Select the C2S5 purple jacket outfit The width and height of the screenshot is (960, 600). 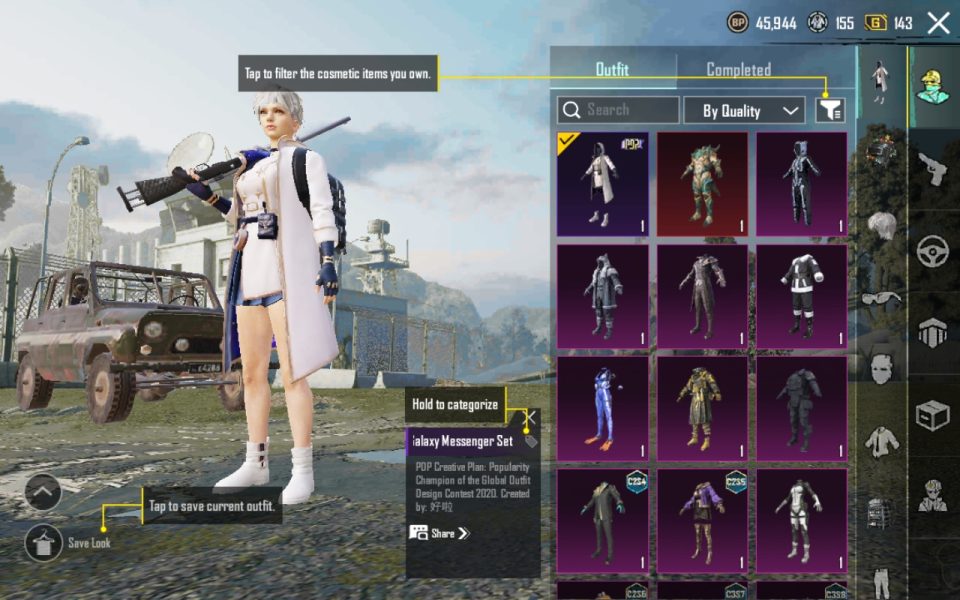point(702,520)
